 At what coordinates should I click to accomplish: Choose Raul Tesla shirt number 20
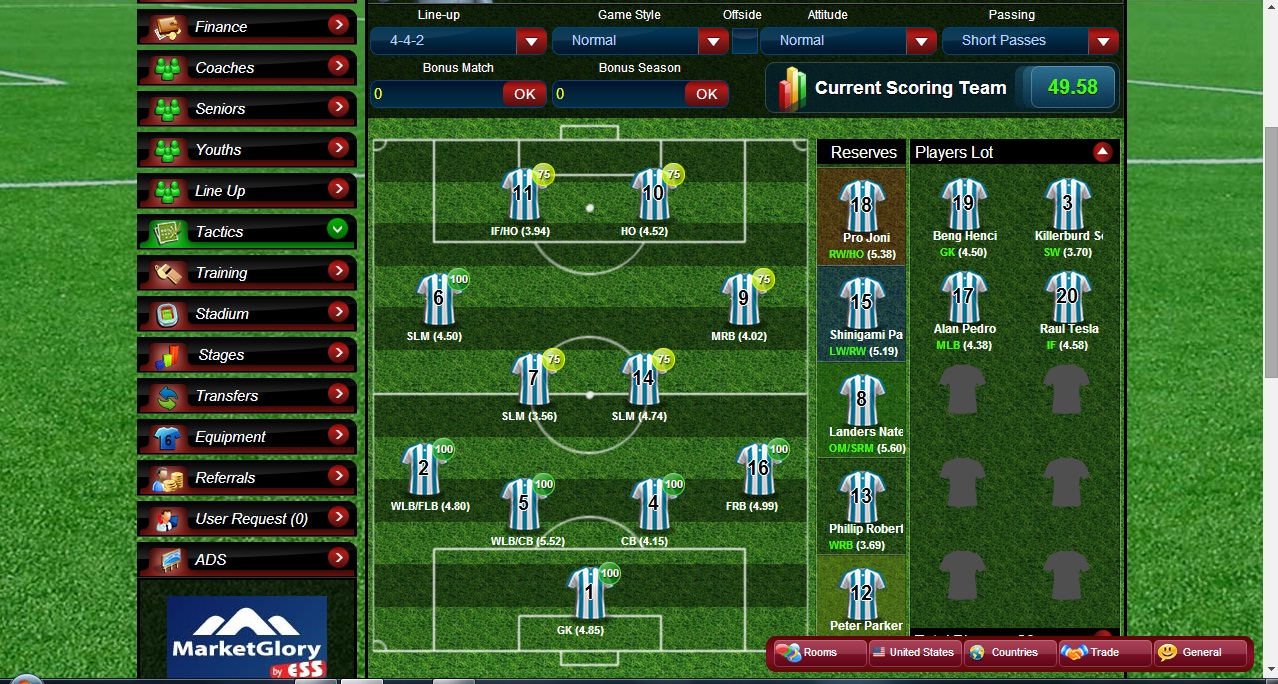[1067, 296]
